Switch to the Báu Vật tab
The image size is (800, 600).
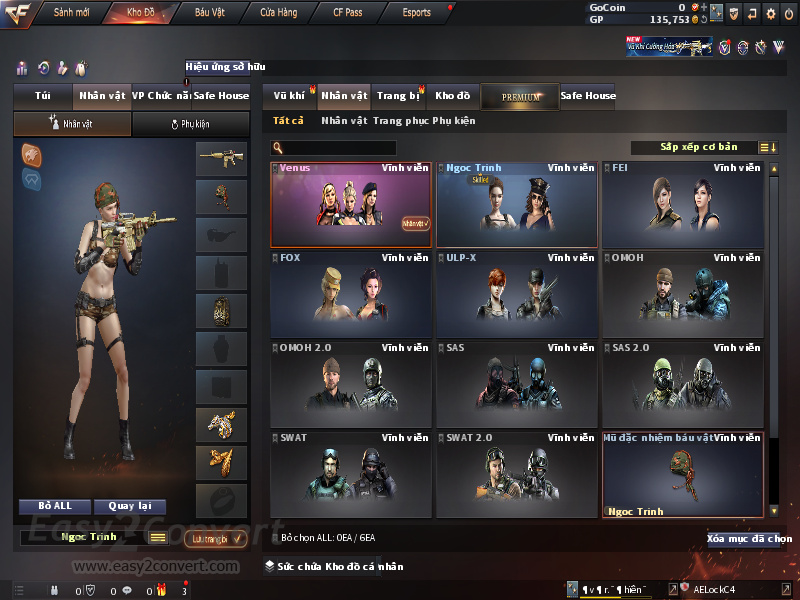pyautogui.click(x=209, y=12)
